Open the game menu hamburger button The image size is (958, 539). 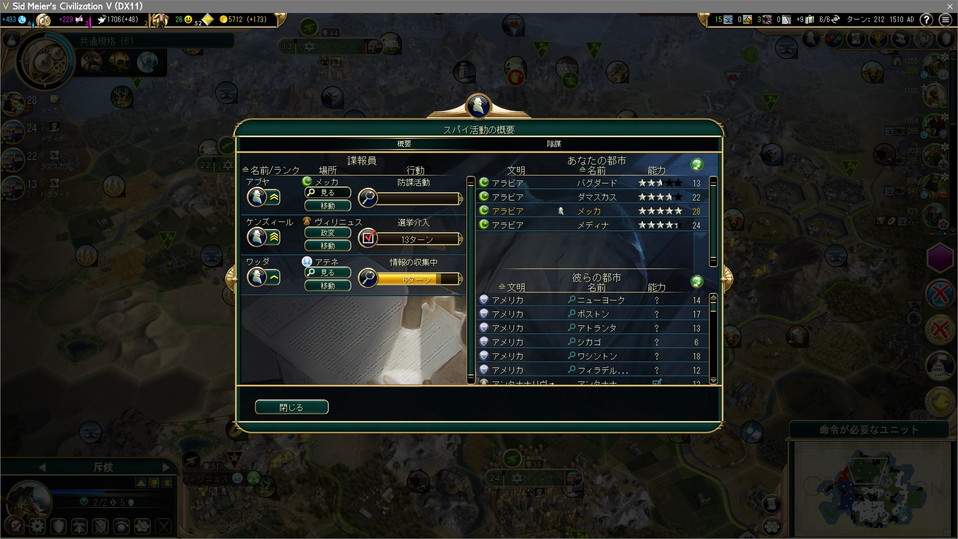point(945,19)
